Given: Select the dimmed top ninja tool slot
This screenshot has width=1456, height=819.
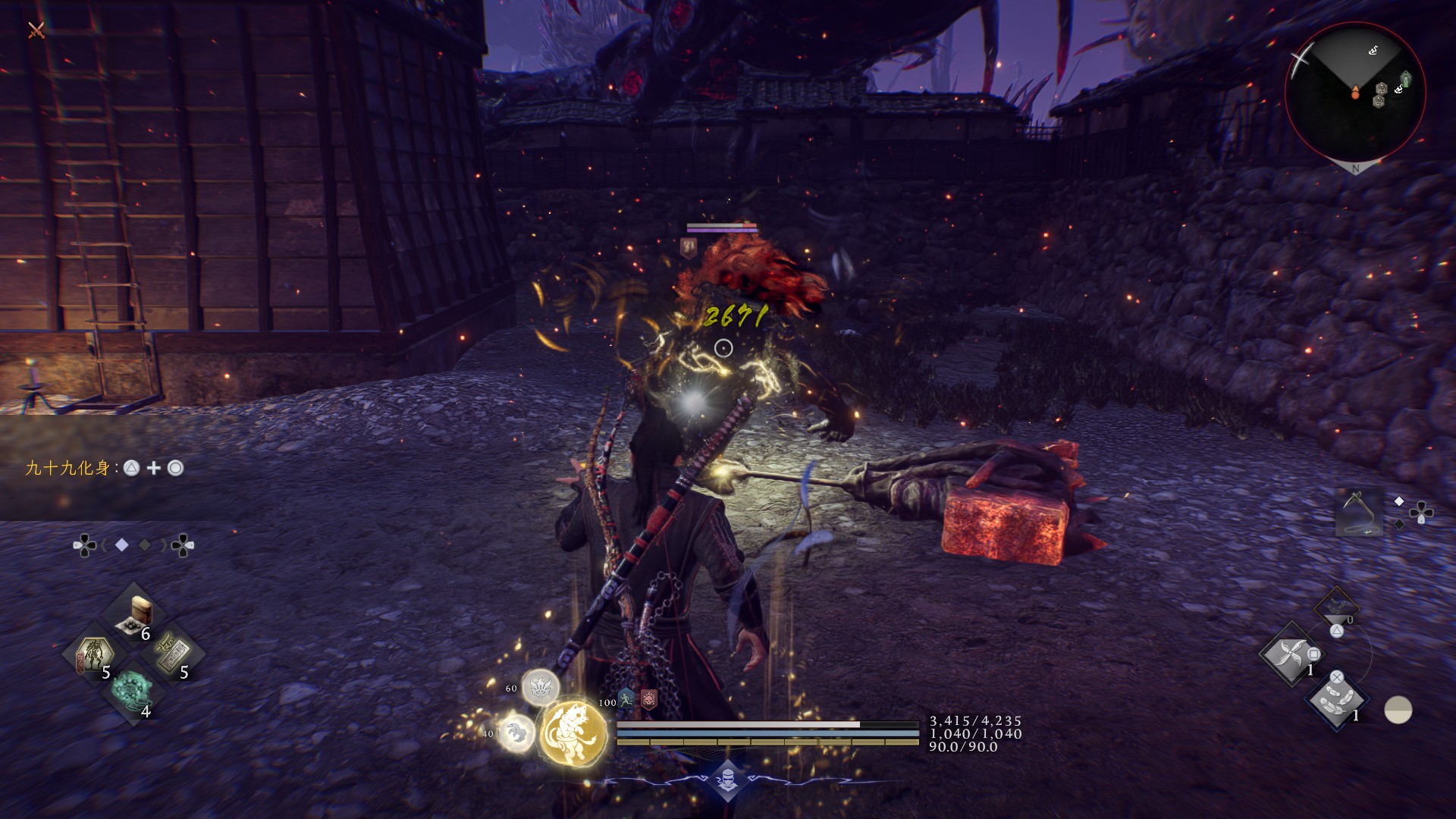Looking at the screenshot, I should (x=1336, y=607).
